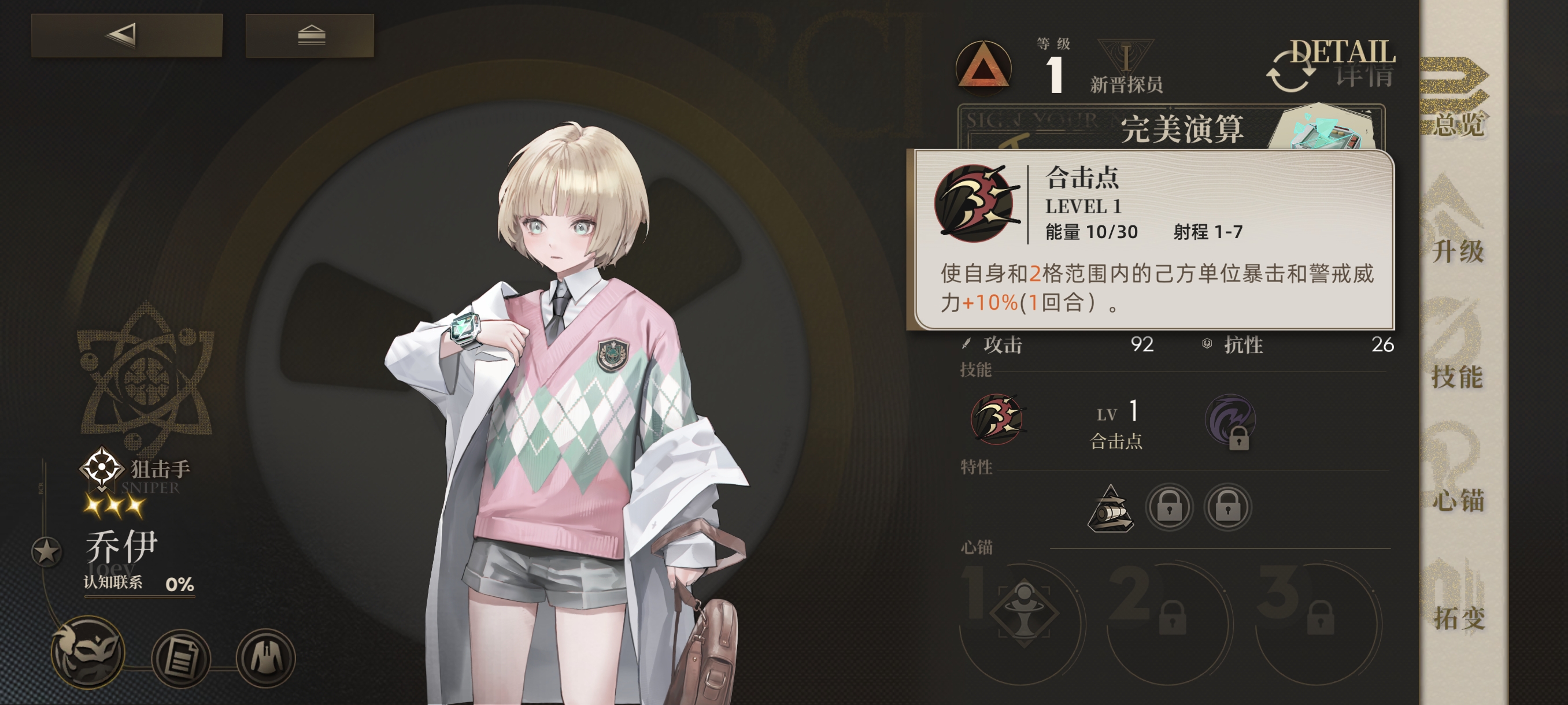Select the 合击点 skill icon
The width and height of the screenshot is (1568, 705).
tap(997, 420)
